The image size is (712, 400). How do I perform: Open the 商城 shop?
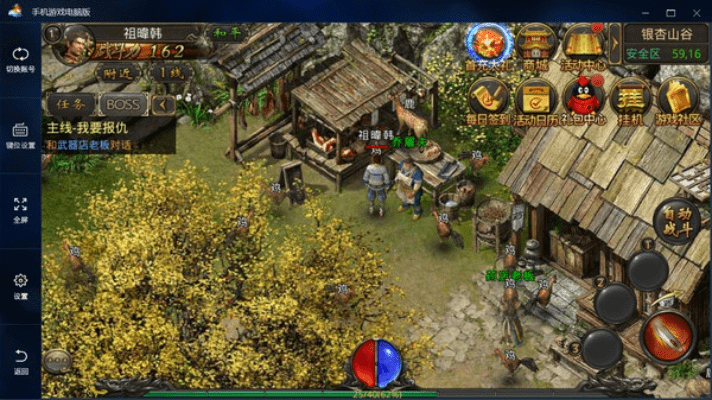click(538, 44)
